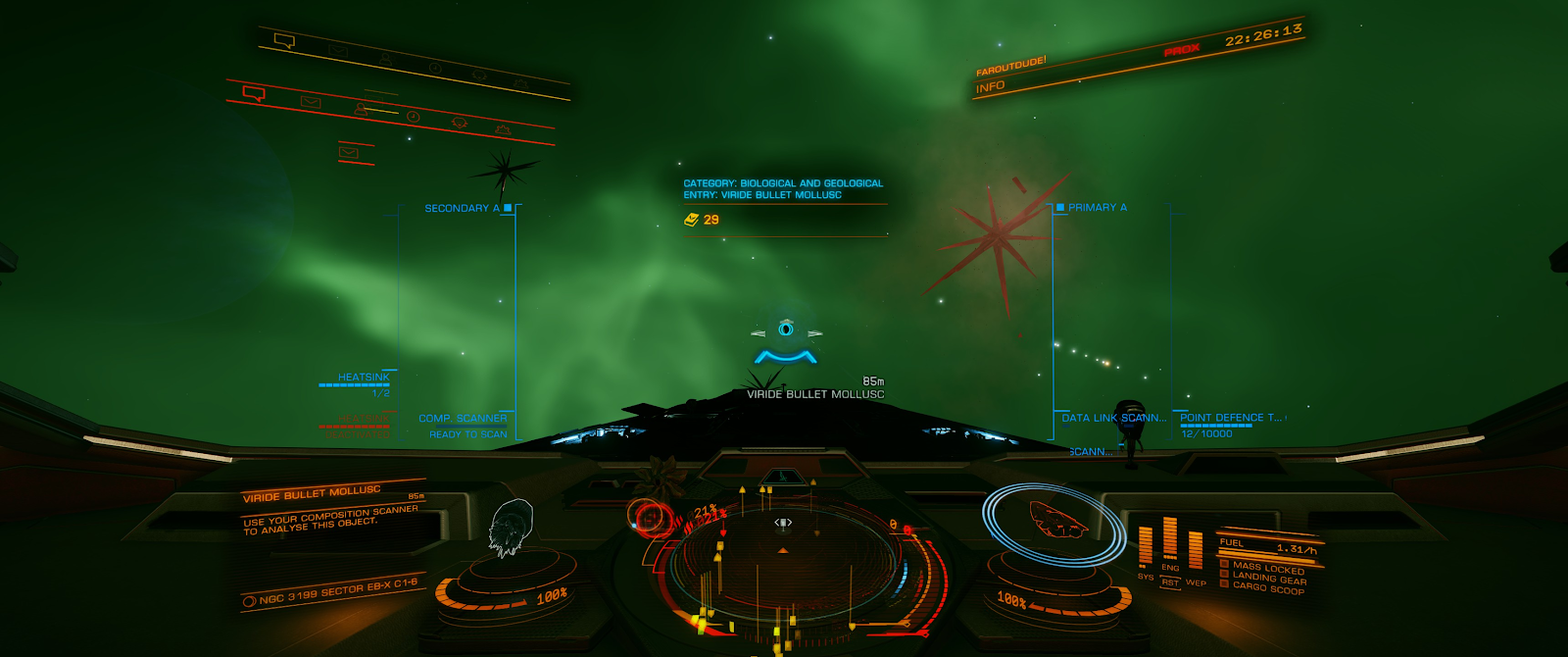Click the own-ship hologram with shield rings
This screenshot has width=1568, height=657.
point(1056,520)
